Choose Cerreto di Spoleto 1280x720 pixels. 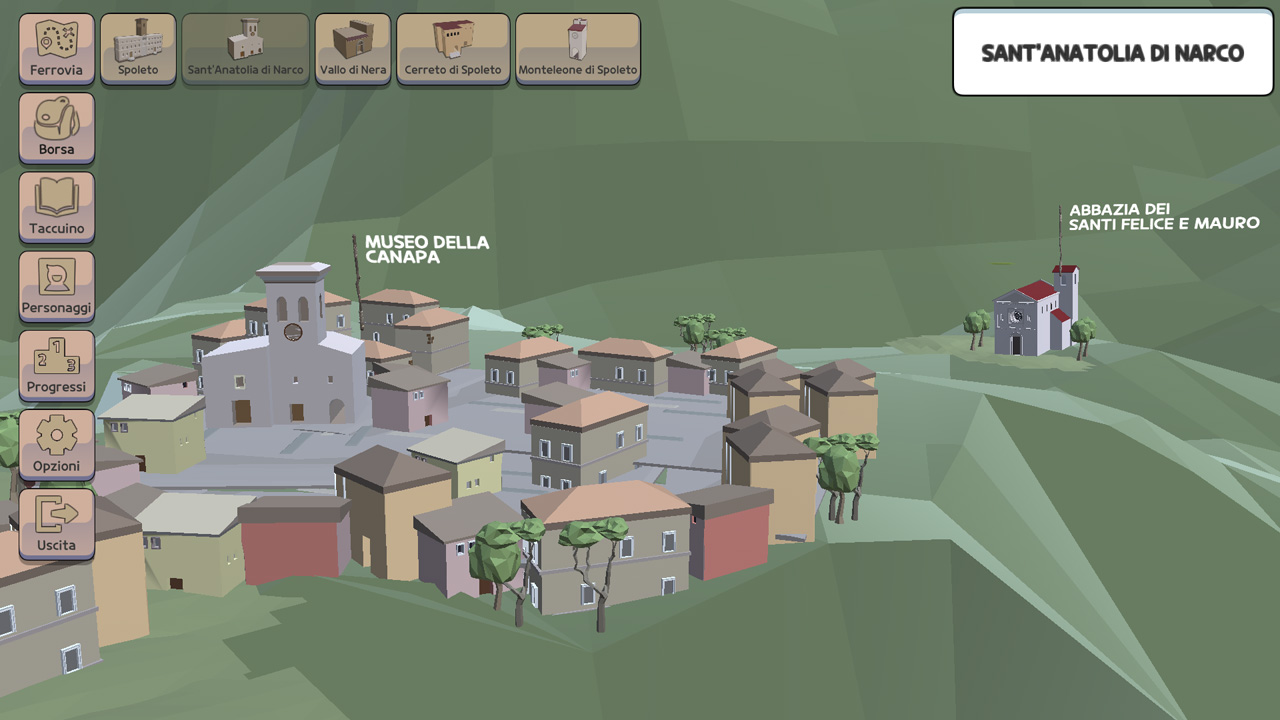pyautogui.click(x=453, y=48)
